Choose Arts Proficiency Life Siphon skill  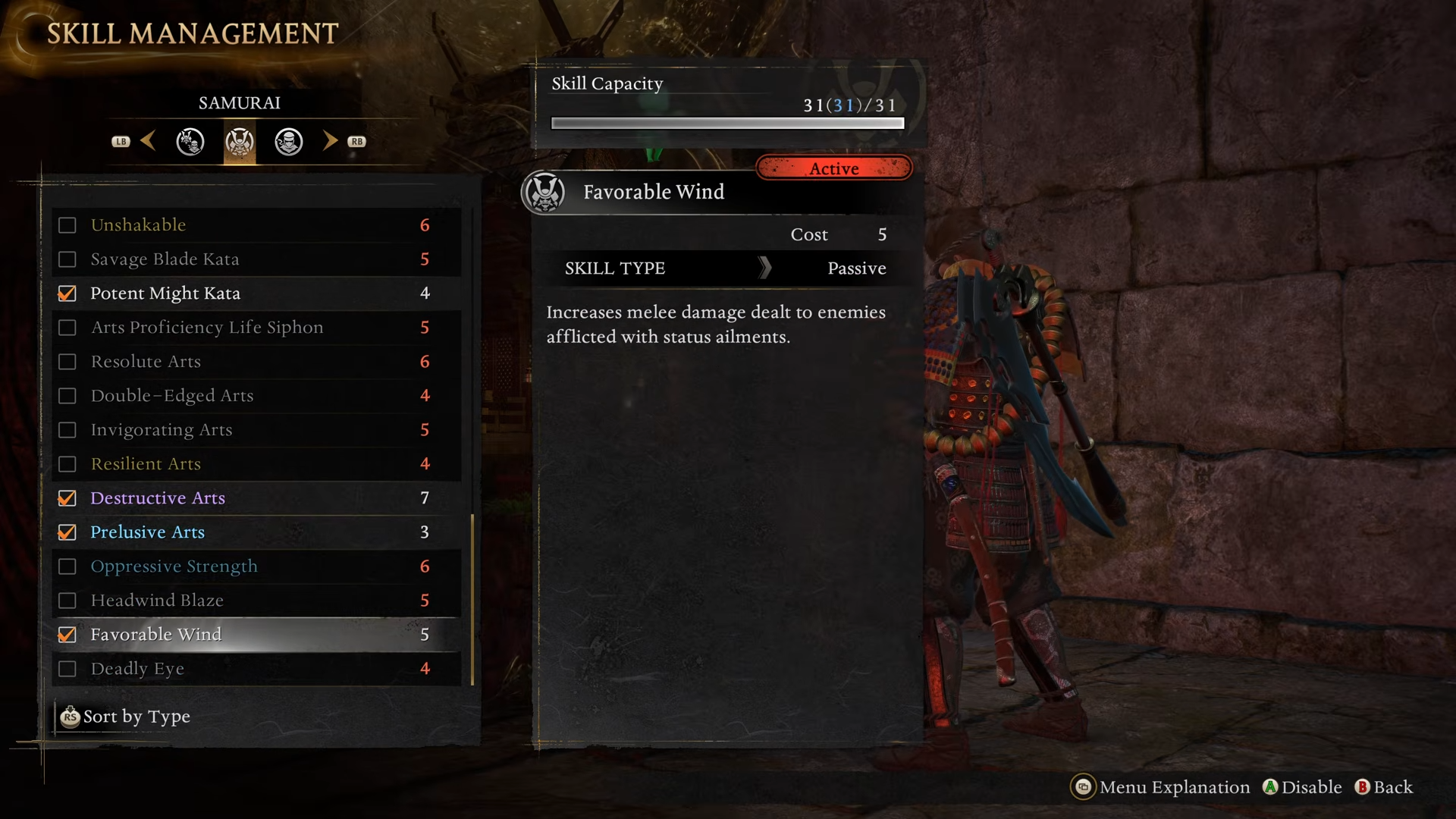click(206, 328)
